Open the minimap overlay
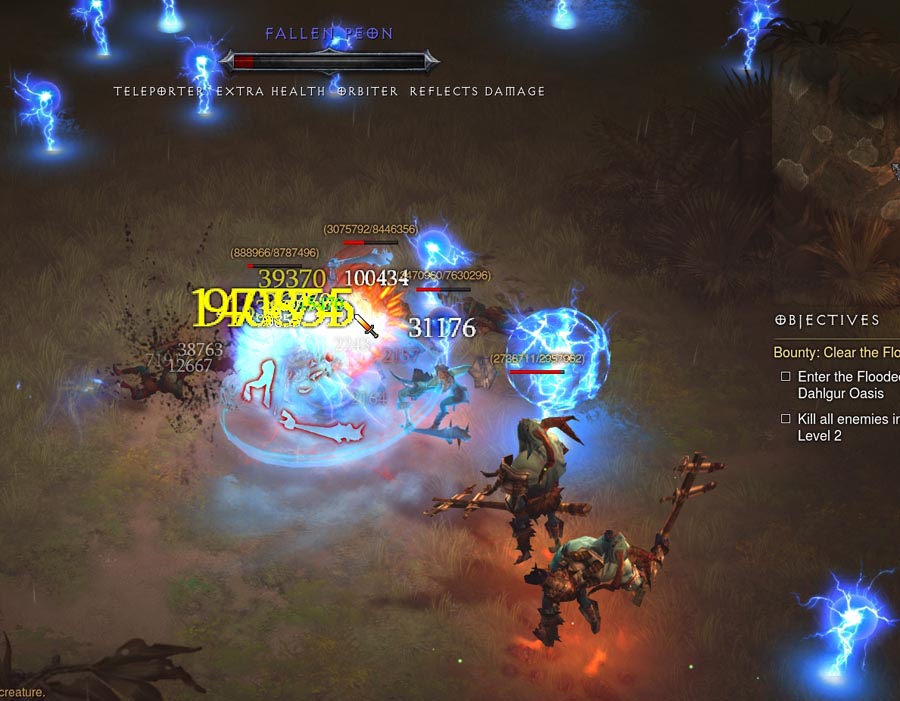This screenshot has height=701, width=900. pyautogui.click(x=838, y=150)
